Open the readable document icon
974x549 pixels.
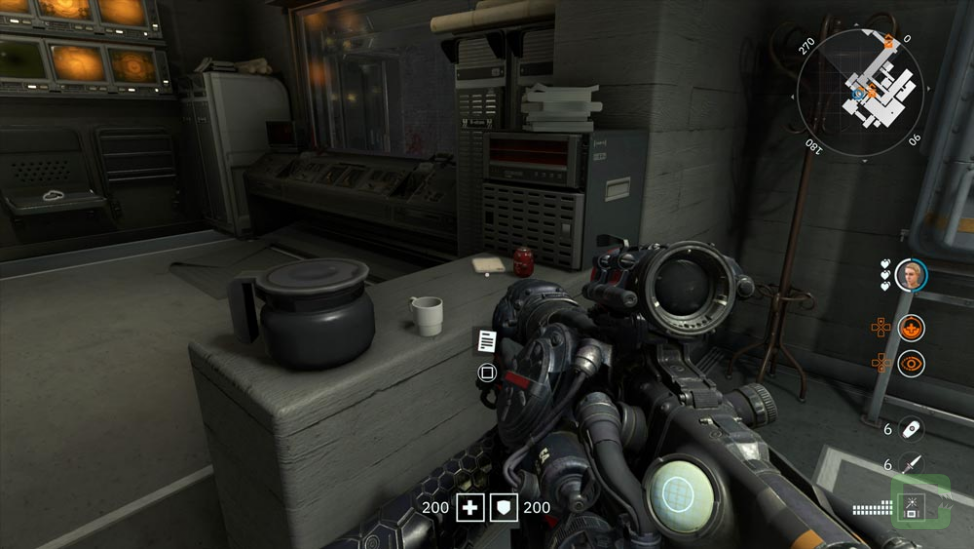(x=487, y=341)
